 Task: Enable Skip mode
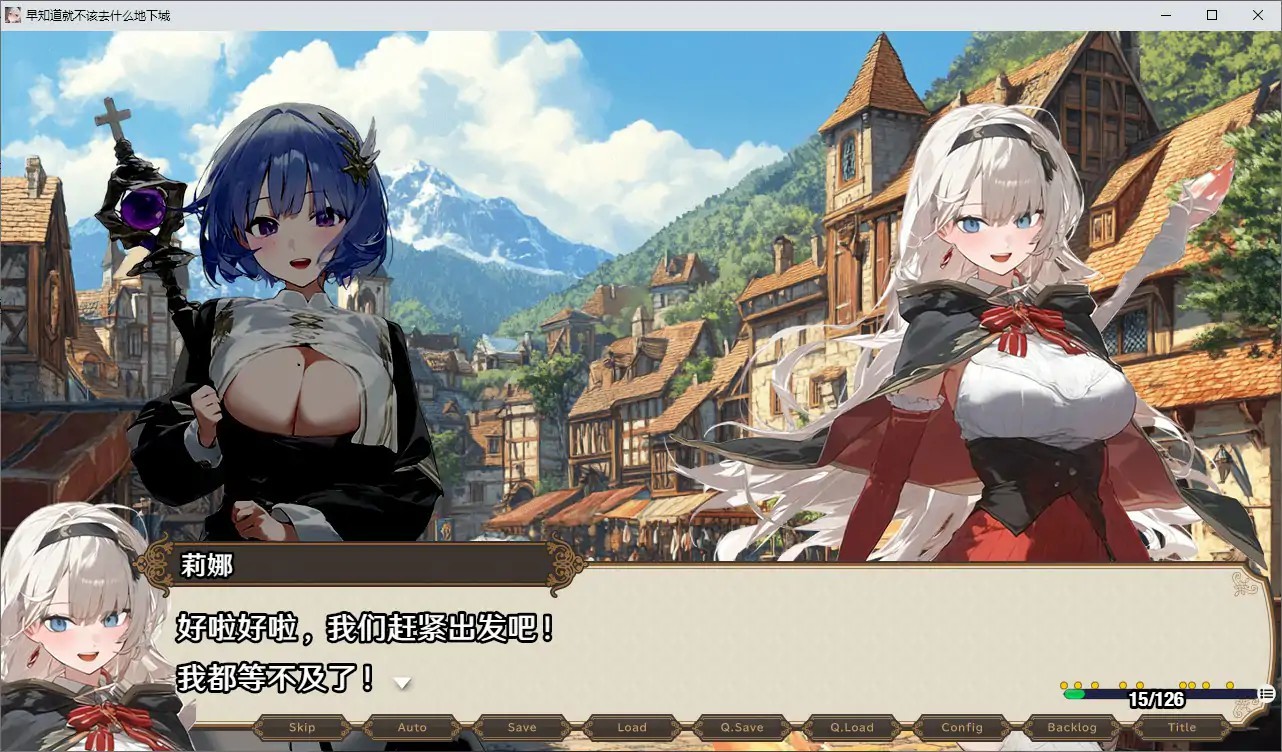pyautogui.click(x=301, y=727)
